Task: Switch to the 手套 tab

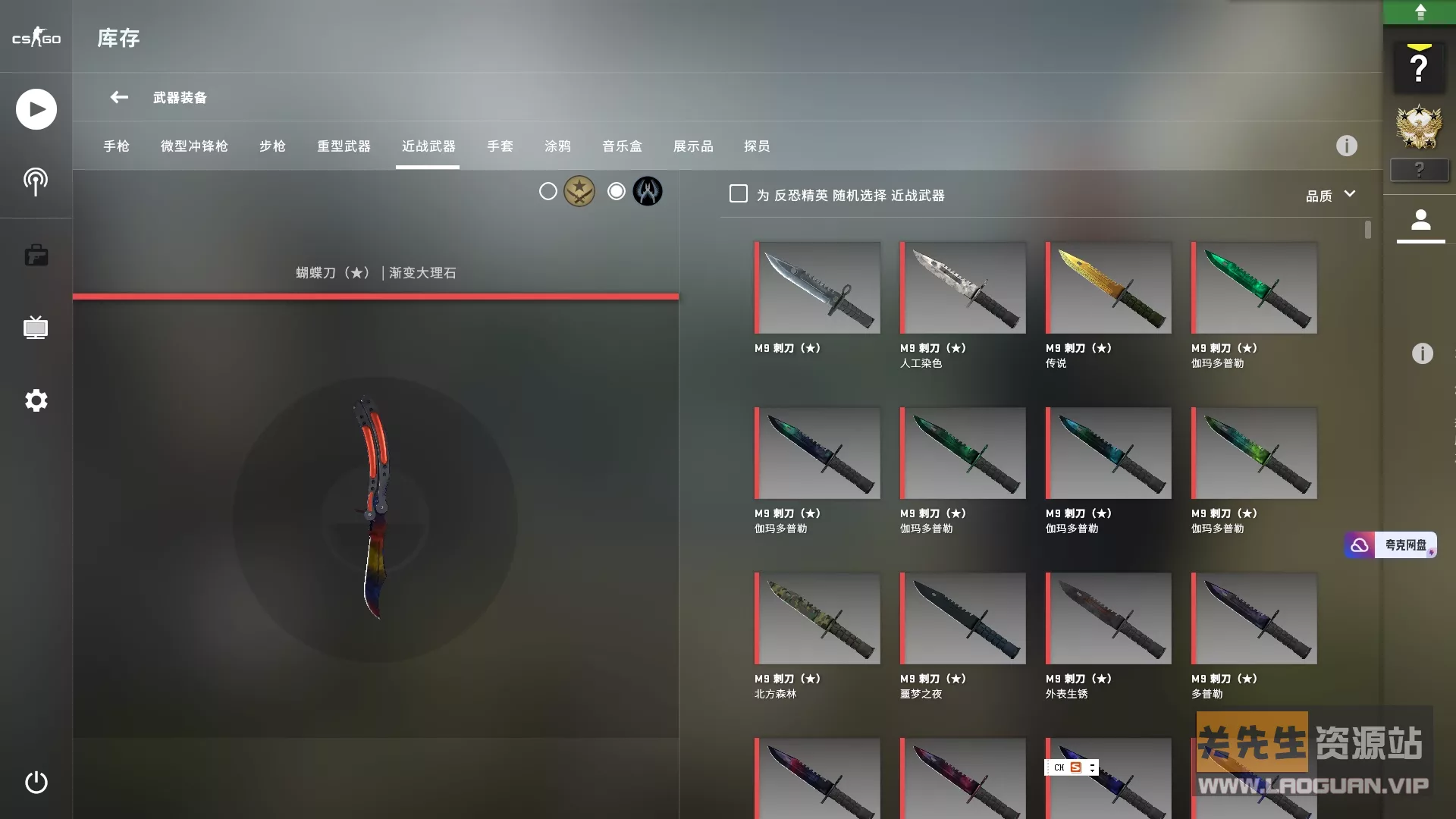Action: click(500, 146)
